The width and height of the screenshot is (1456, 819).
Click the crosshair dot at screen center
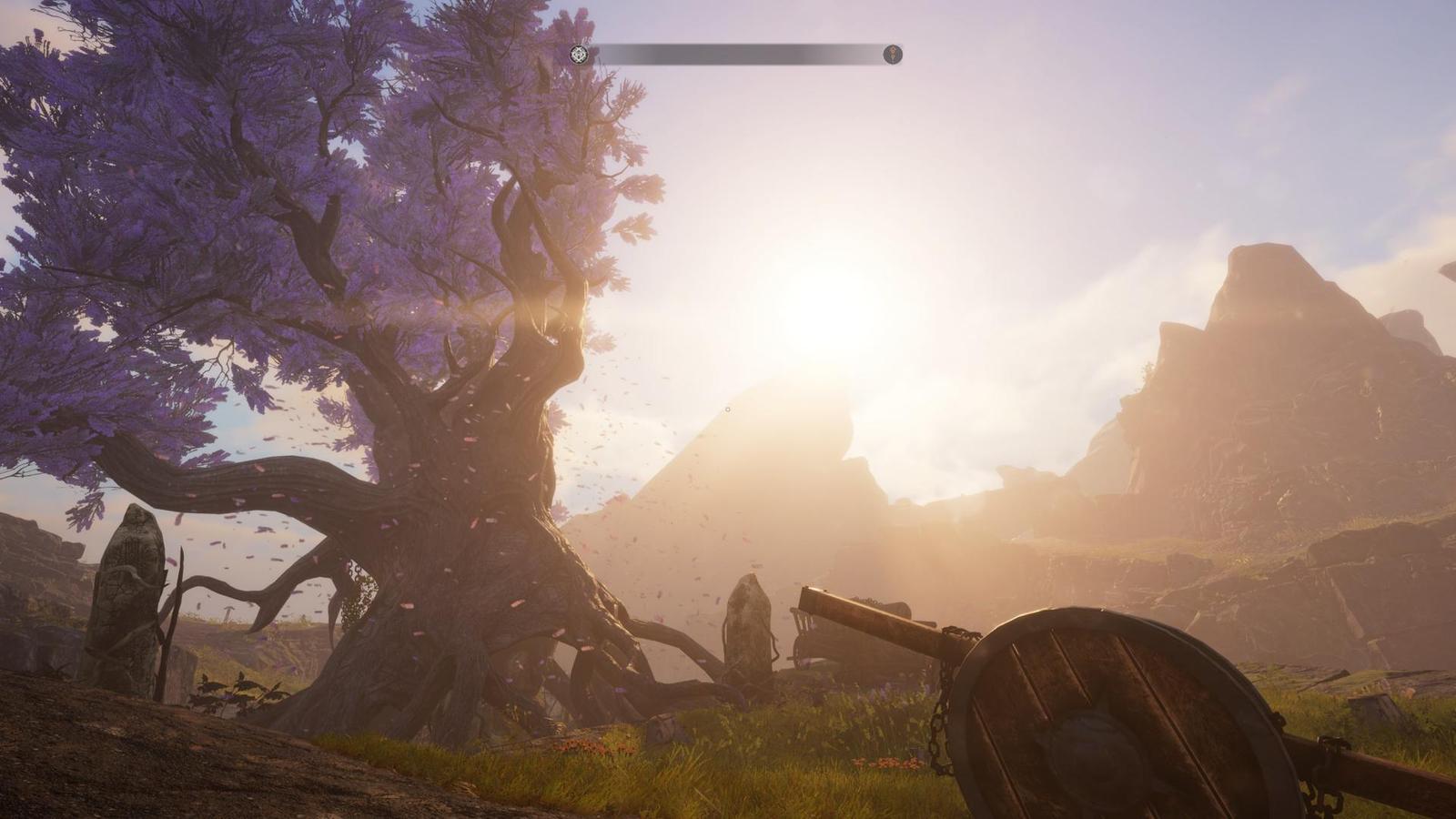pyautogui.click(x=728, y=409)
